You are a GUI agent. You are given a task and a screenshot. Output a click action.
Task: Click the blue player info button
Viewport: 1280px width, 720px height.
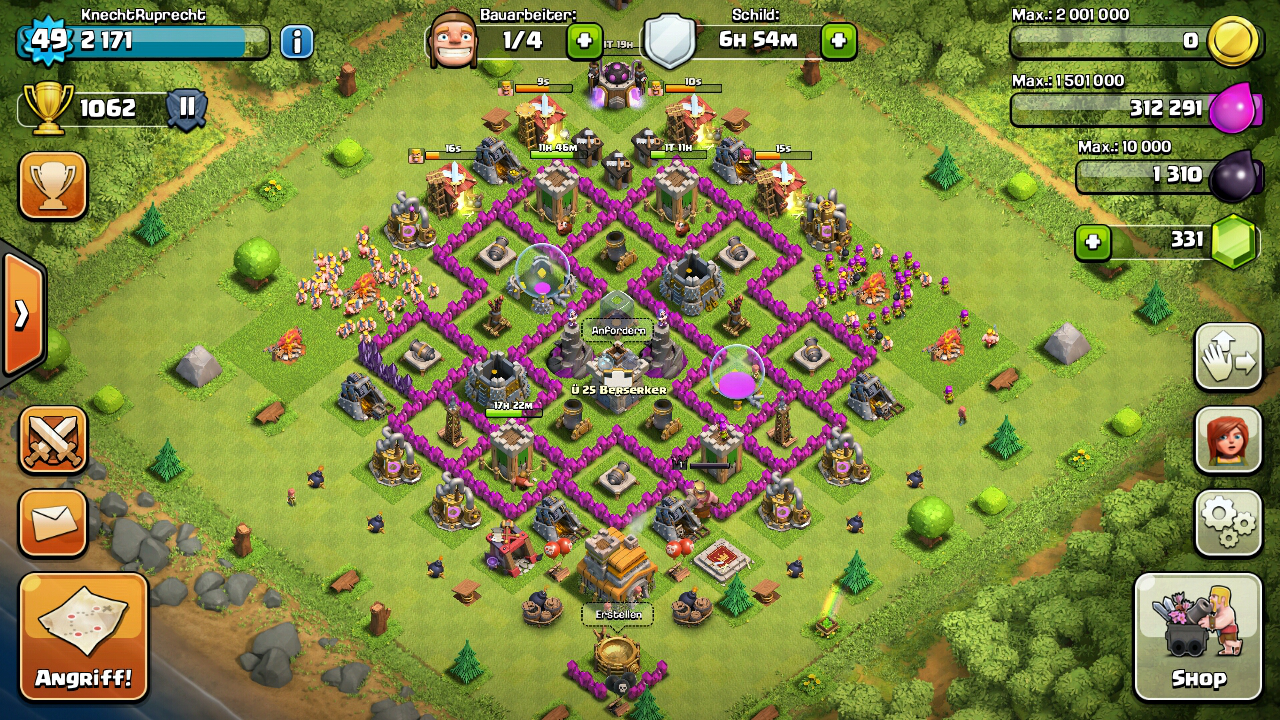[296, 41]
